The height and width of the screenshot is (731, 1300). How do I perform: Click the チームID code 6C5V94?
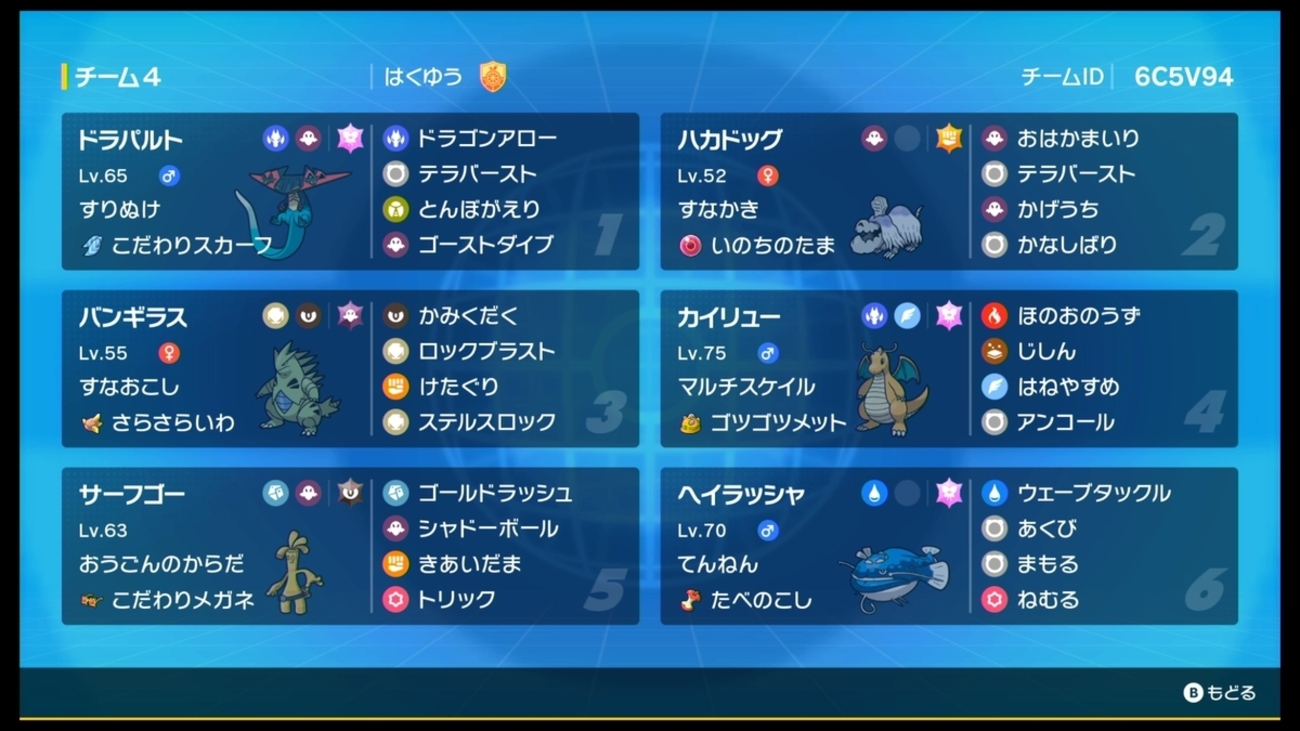pos(1183,77)
